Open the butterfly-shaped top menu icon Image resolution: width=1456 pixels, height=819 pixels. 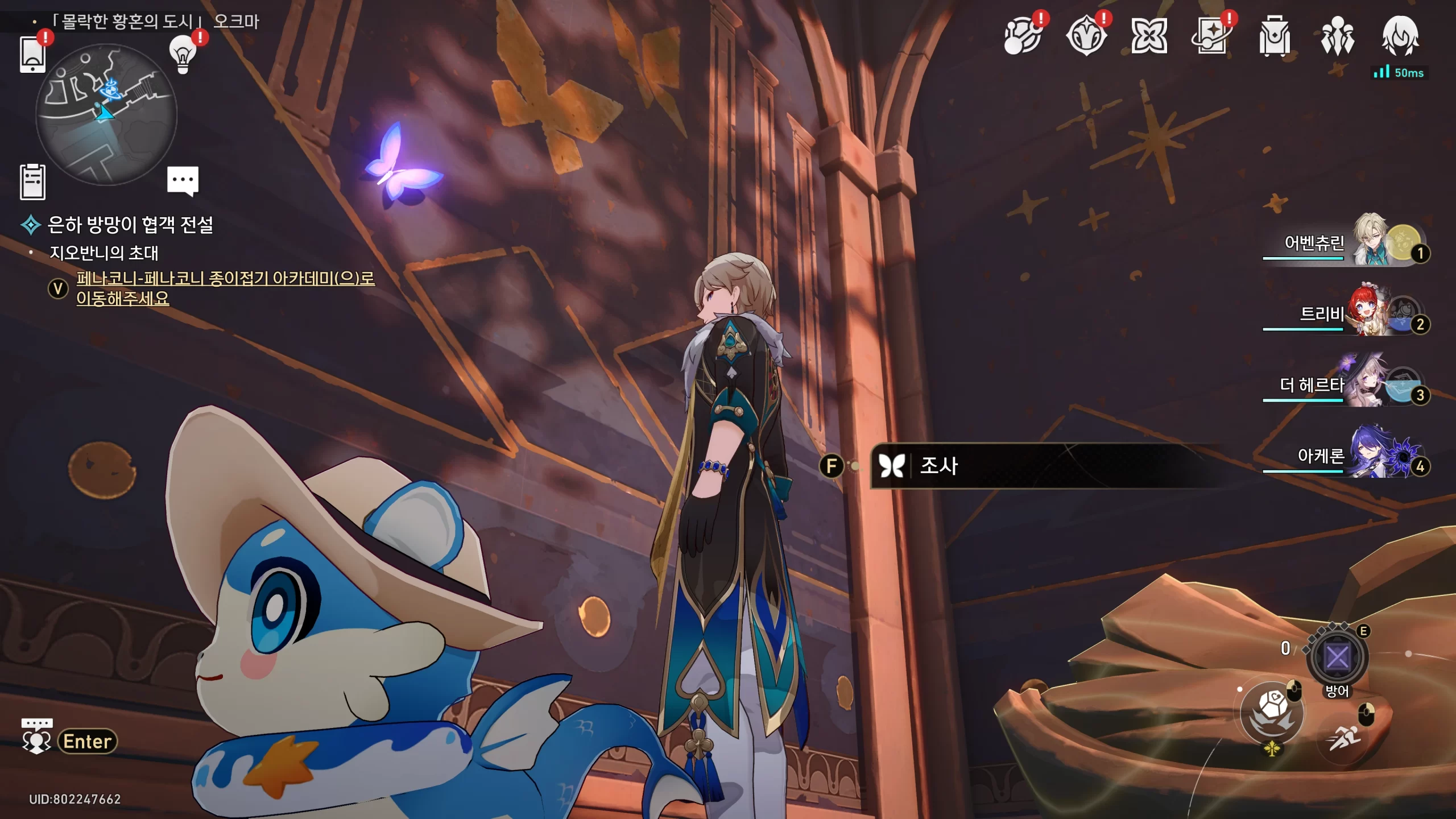coord(1149,36)
